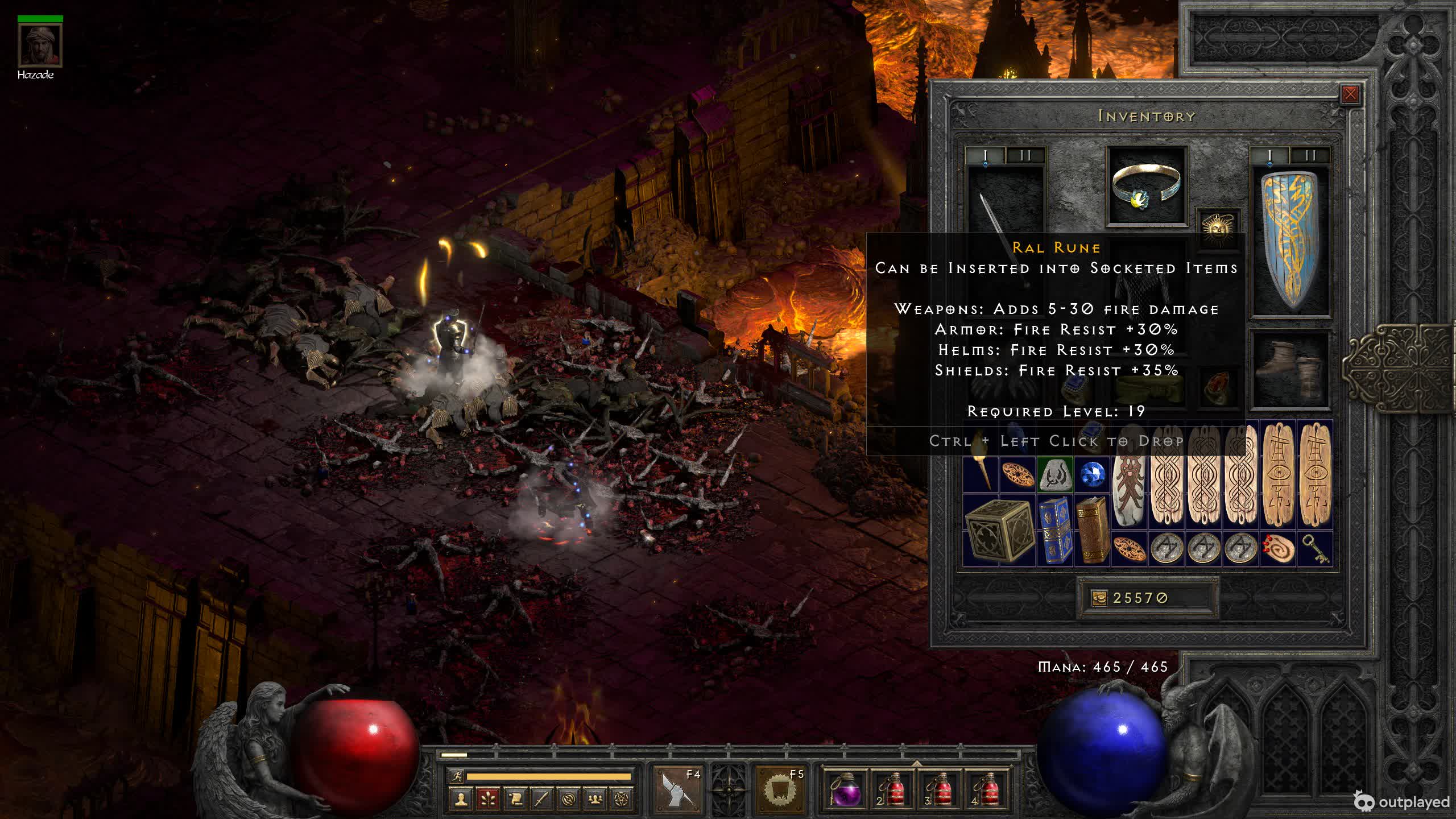Click the blue Town Portal tome

coord(1055,531)
